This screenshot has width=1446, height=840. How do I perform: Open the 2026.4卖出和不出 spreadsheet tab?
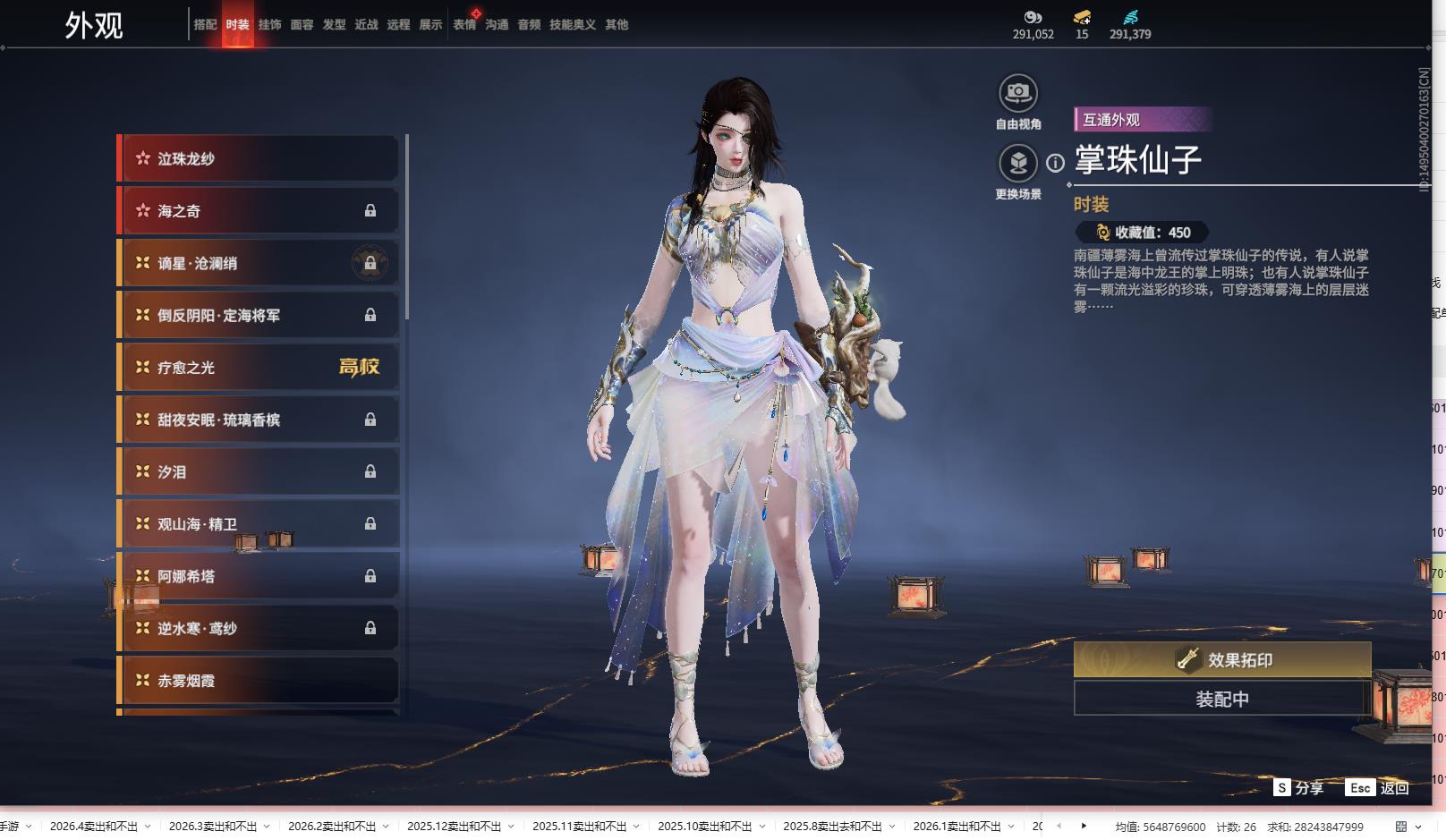(94, 827)
